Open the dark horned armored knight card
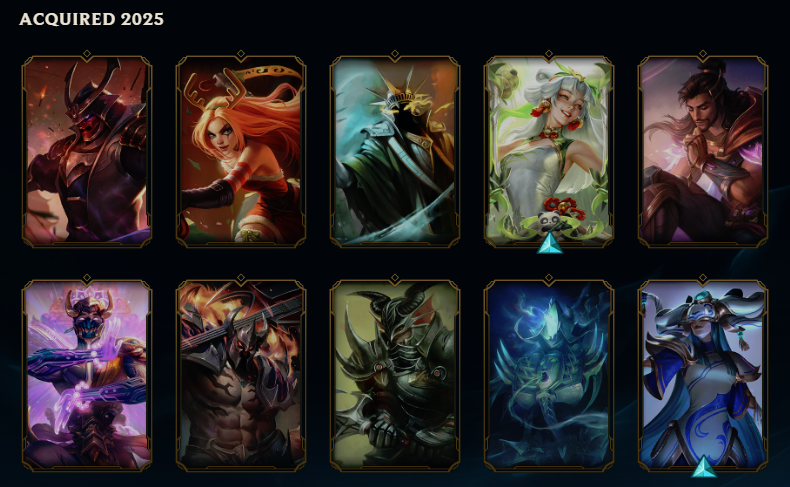 click(395, 376)
